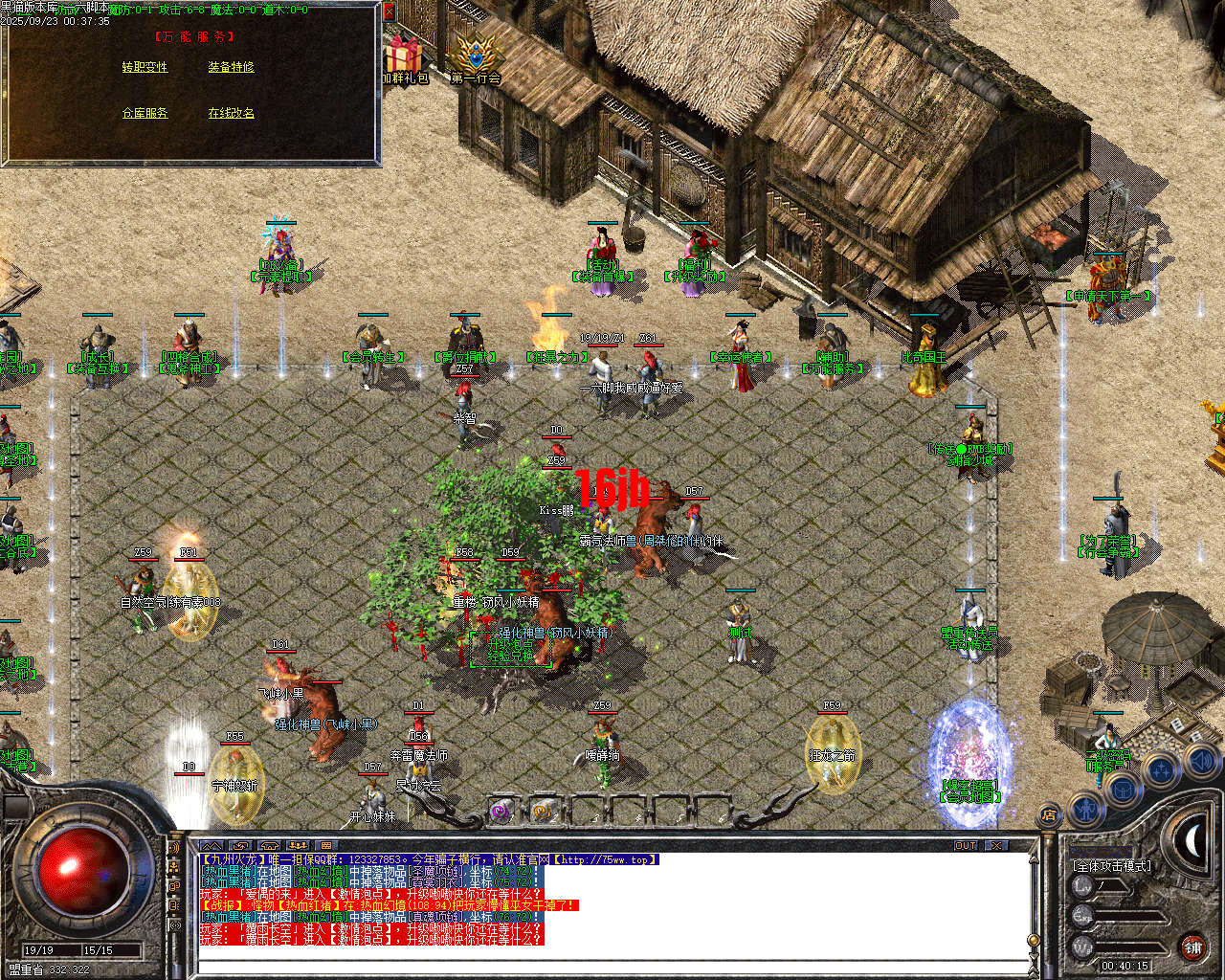The height and width of the screenshot is (980, 1225).
Task: Click the speaker sound icon at bottom-right
Action: [1200, 763]
